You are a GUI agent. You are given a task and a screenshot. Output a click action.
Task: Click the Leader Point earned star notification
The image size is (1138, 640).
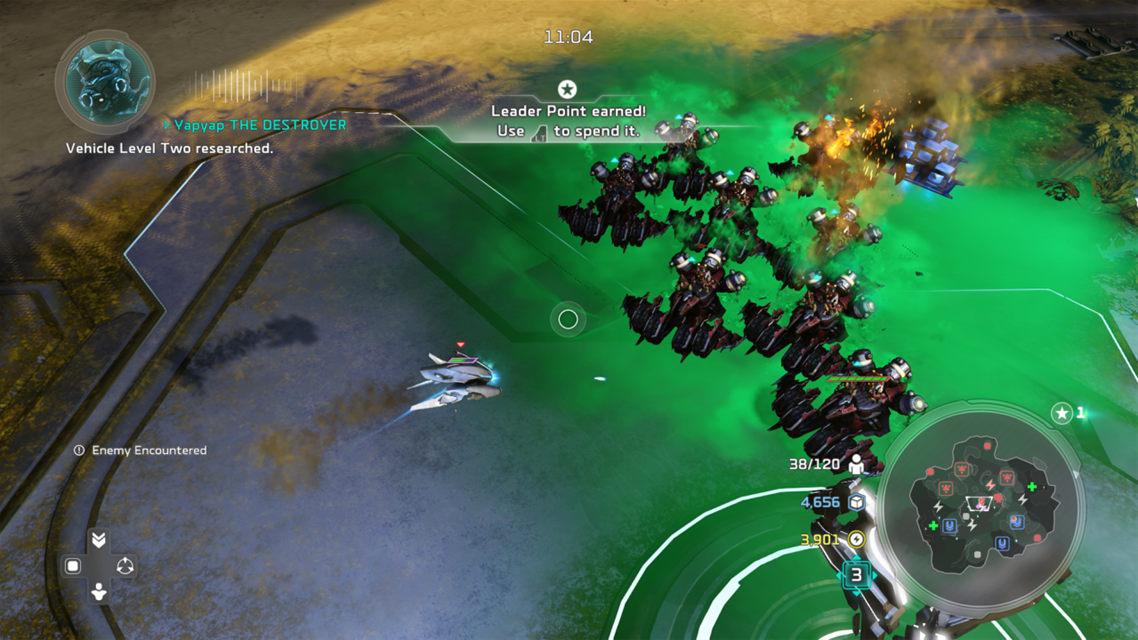[x=567, y=90]
